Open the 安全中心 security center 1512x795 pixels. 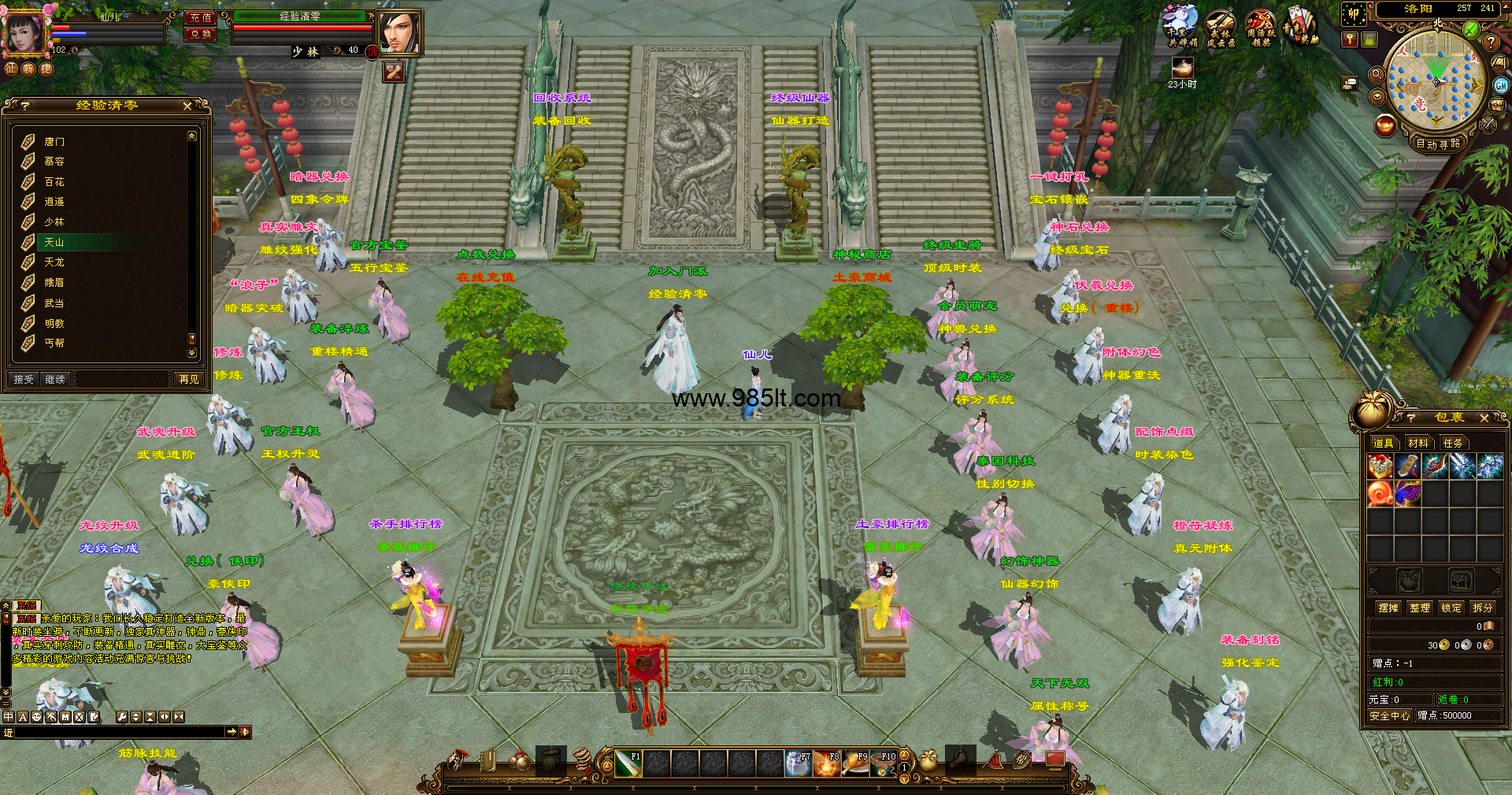tap(1390, 715)
